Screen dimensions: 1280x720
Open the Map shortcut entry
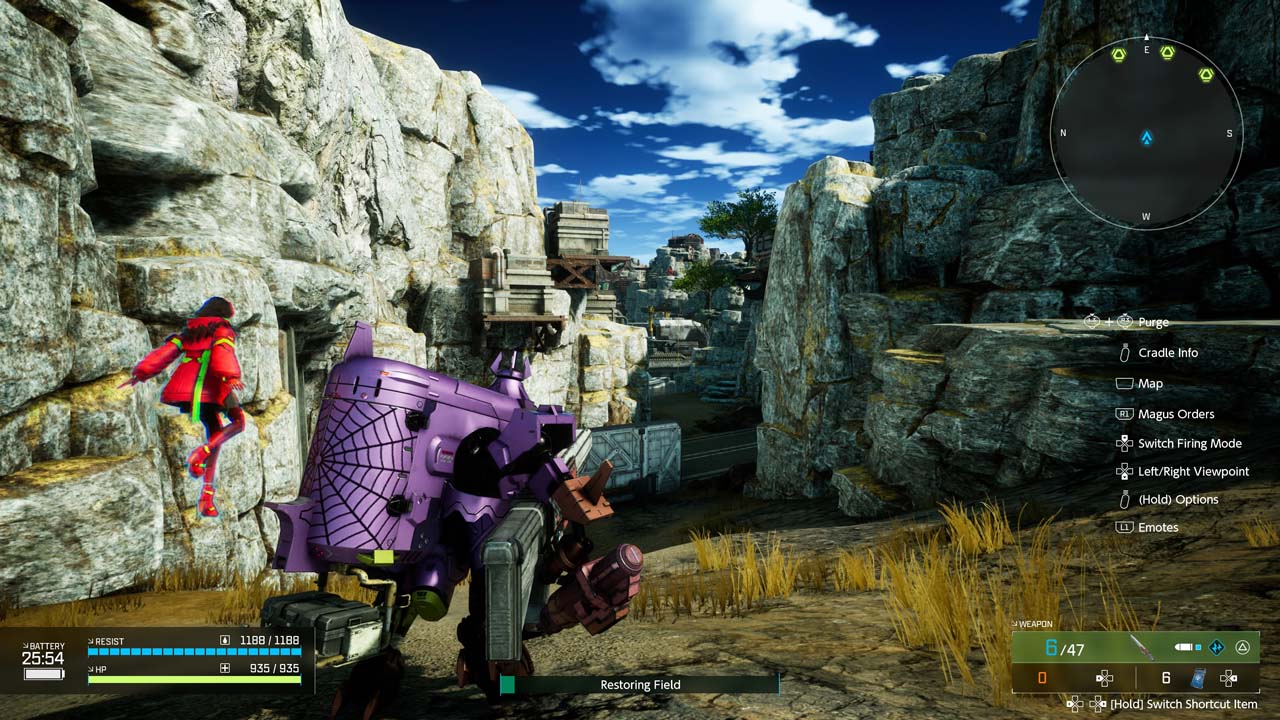[1150, 383]
